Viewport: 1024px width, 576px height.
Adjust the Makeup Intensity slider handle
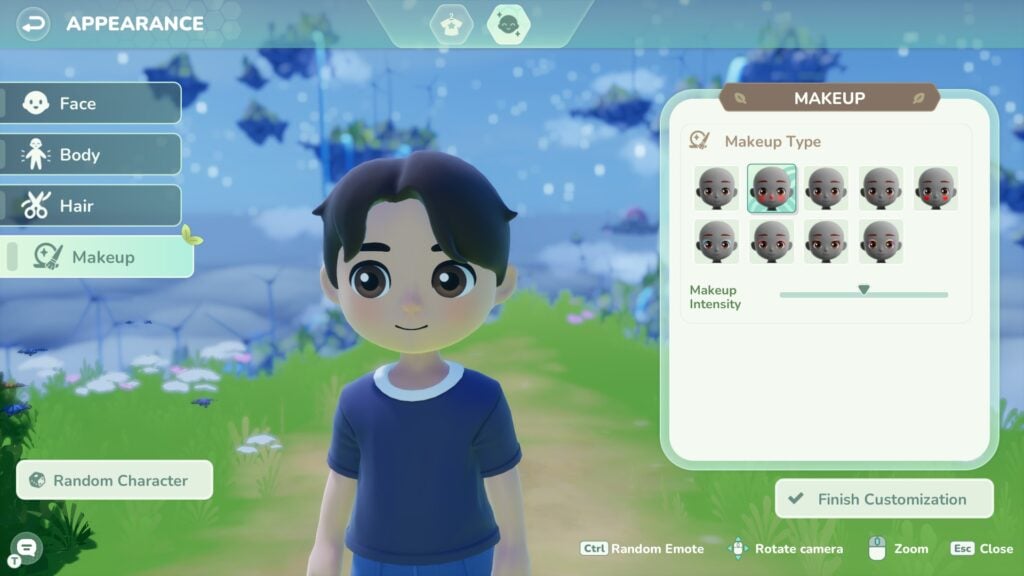click(863, 290)
